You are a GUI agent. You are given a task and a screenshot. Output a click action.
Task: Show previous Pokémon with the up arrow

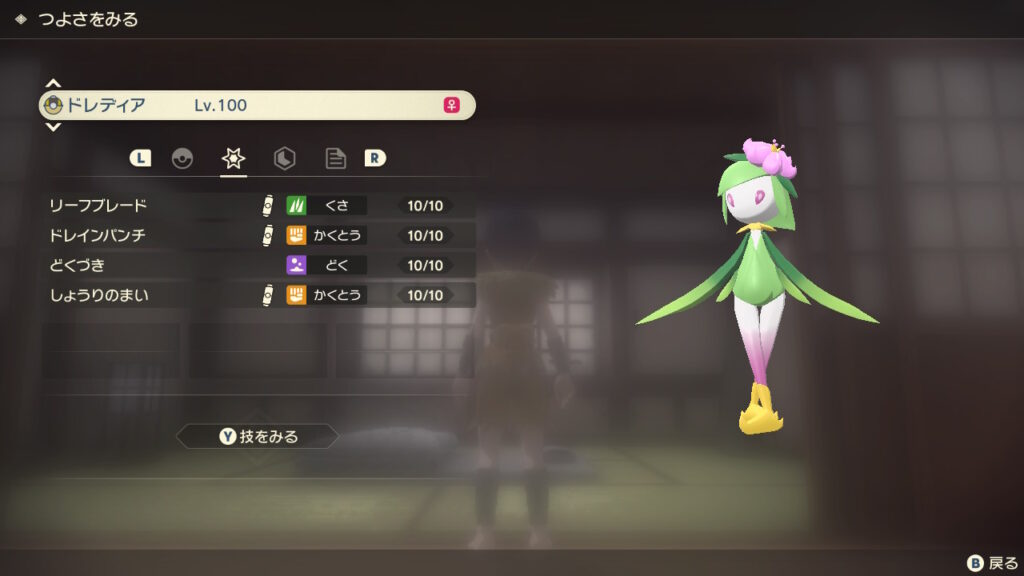coord(53,83)
